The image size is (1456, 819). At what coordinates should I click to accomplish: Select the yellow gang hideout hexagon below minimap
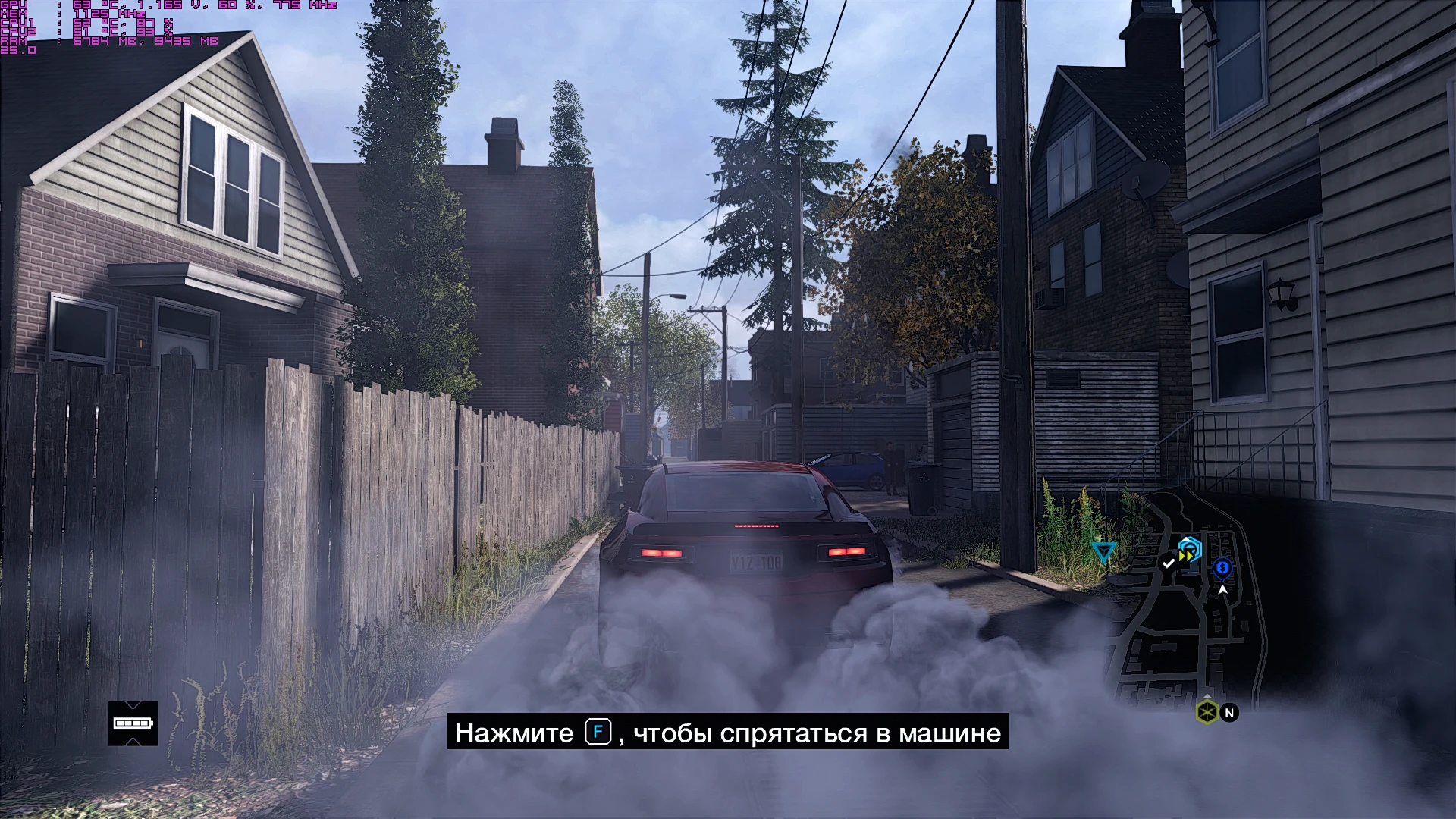pos(1207,711)
